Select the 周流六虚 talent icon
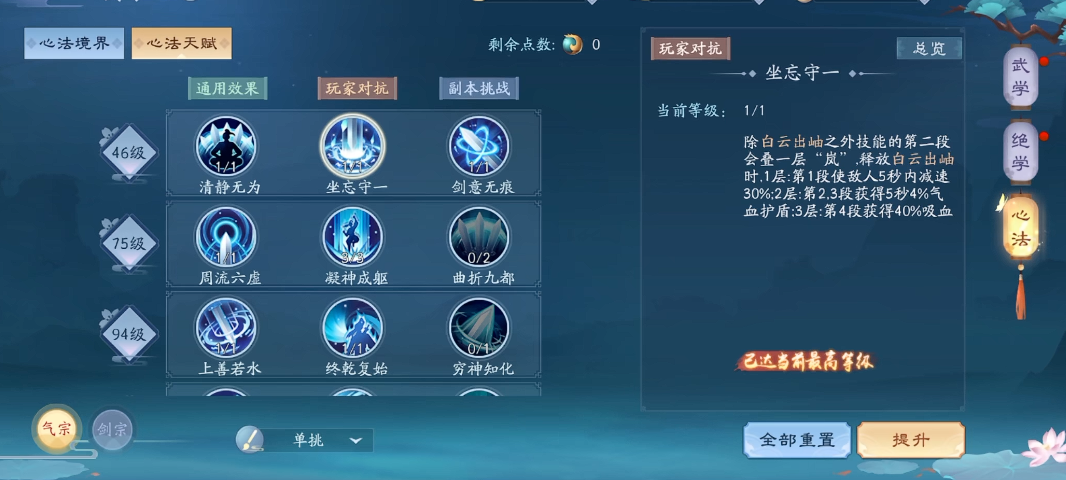 pos(226,237)
